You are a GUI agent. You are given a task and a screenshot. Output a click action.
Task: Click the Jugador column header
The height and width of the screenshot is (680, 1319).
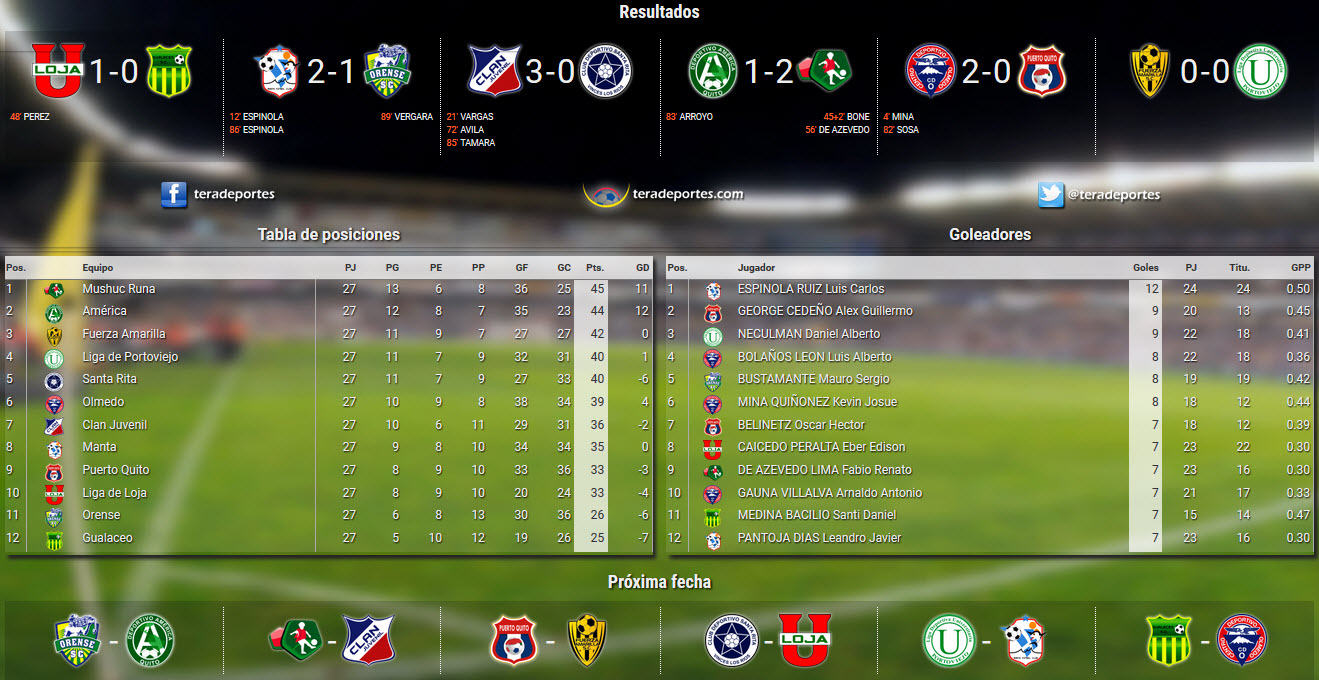(756, 268)
